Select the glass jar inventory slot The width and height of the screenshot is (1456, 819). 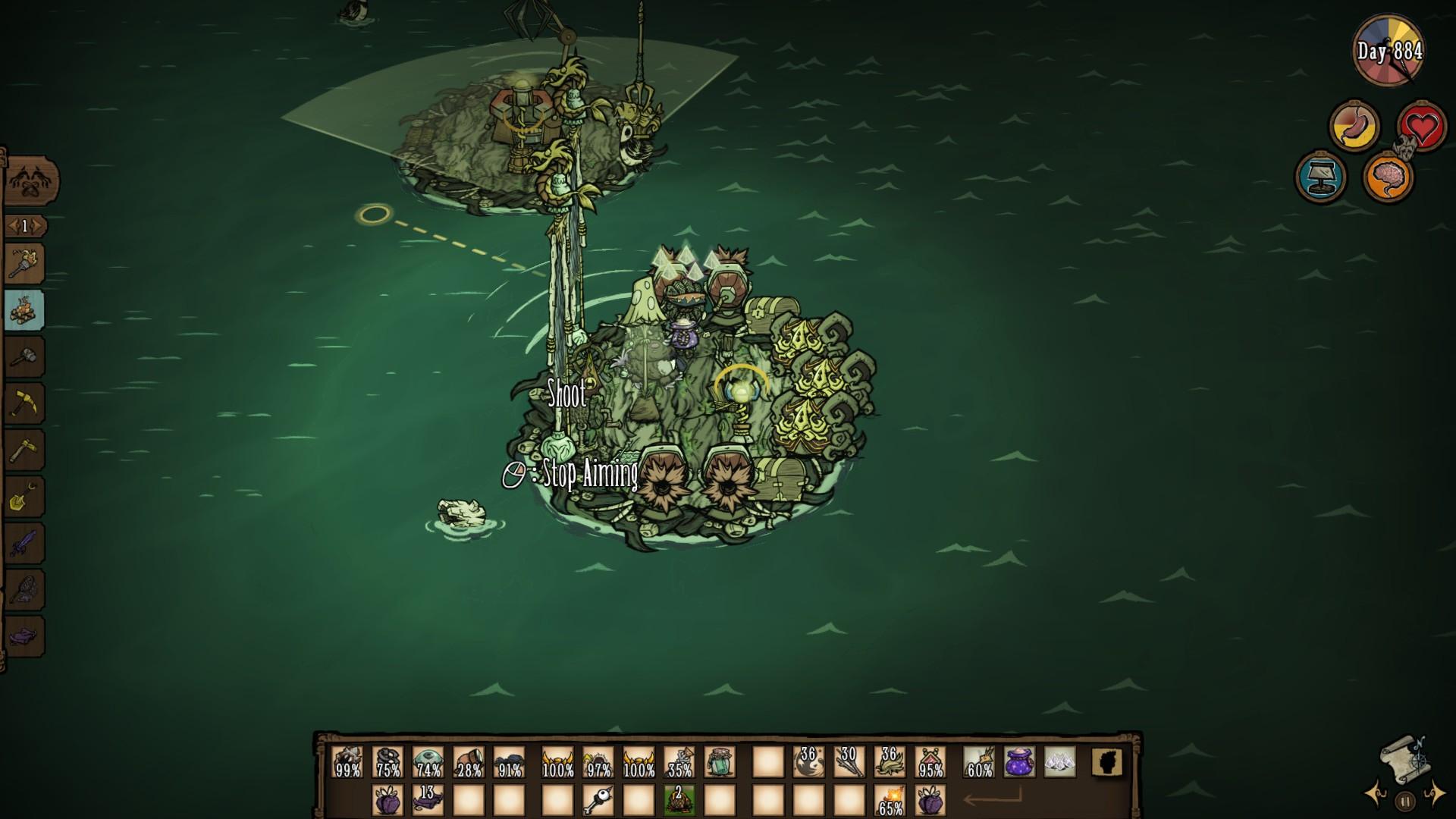(x=719, y=761)
